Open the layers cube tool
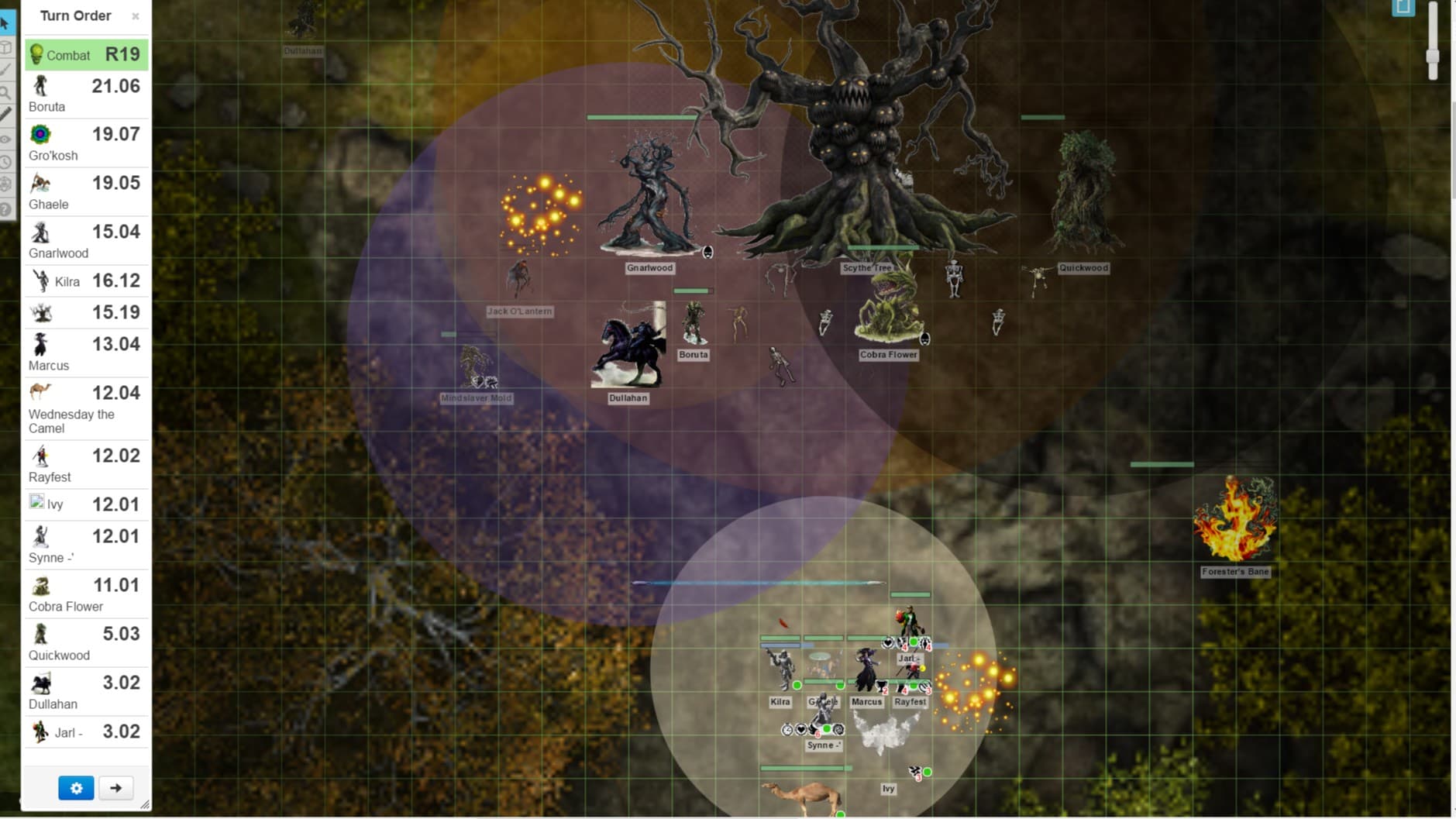Screen dimensions: 1456x819 6,46
